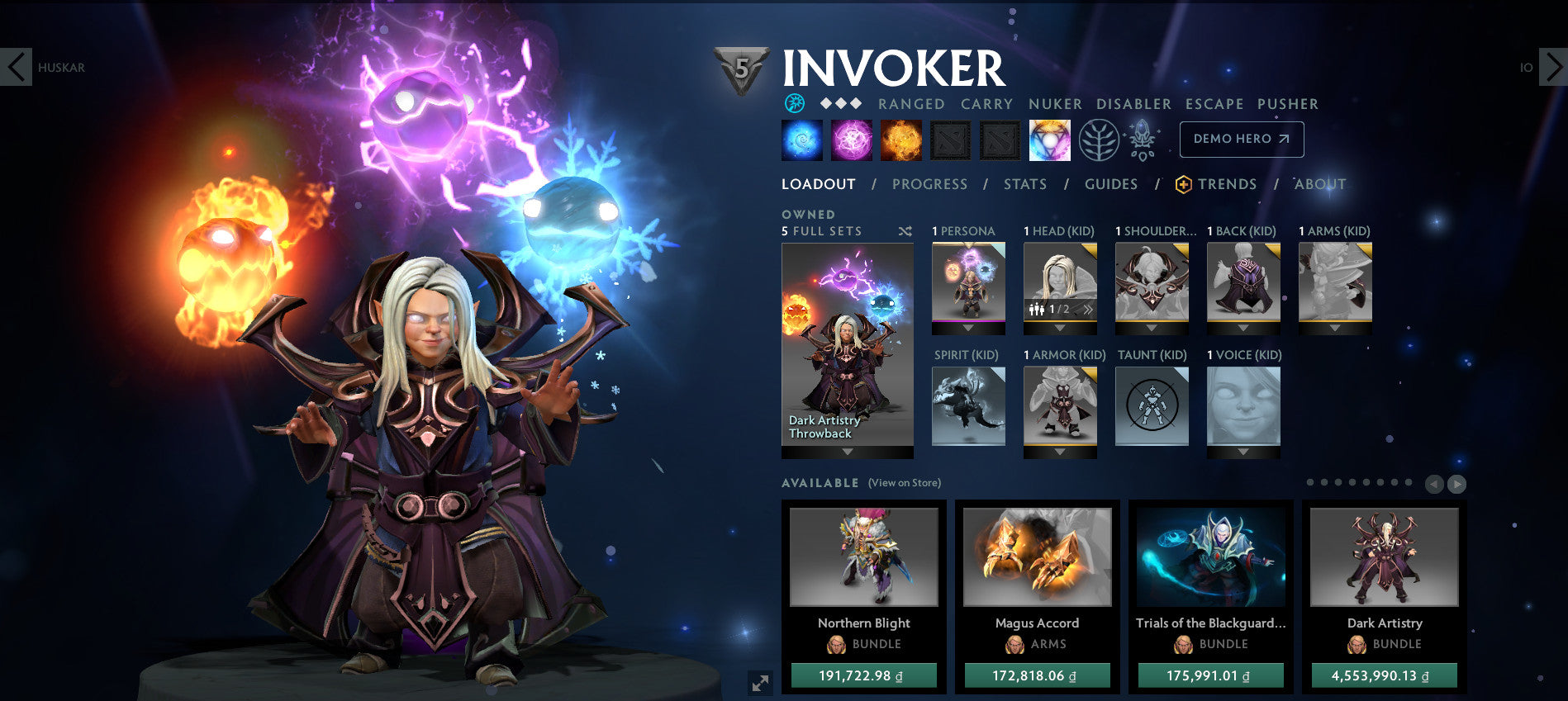This screenshot has height=701, width=1568.
Task: Shuffle equipped full sets with the shuffle icon
Action: point(905,232)
